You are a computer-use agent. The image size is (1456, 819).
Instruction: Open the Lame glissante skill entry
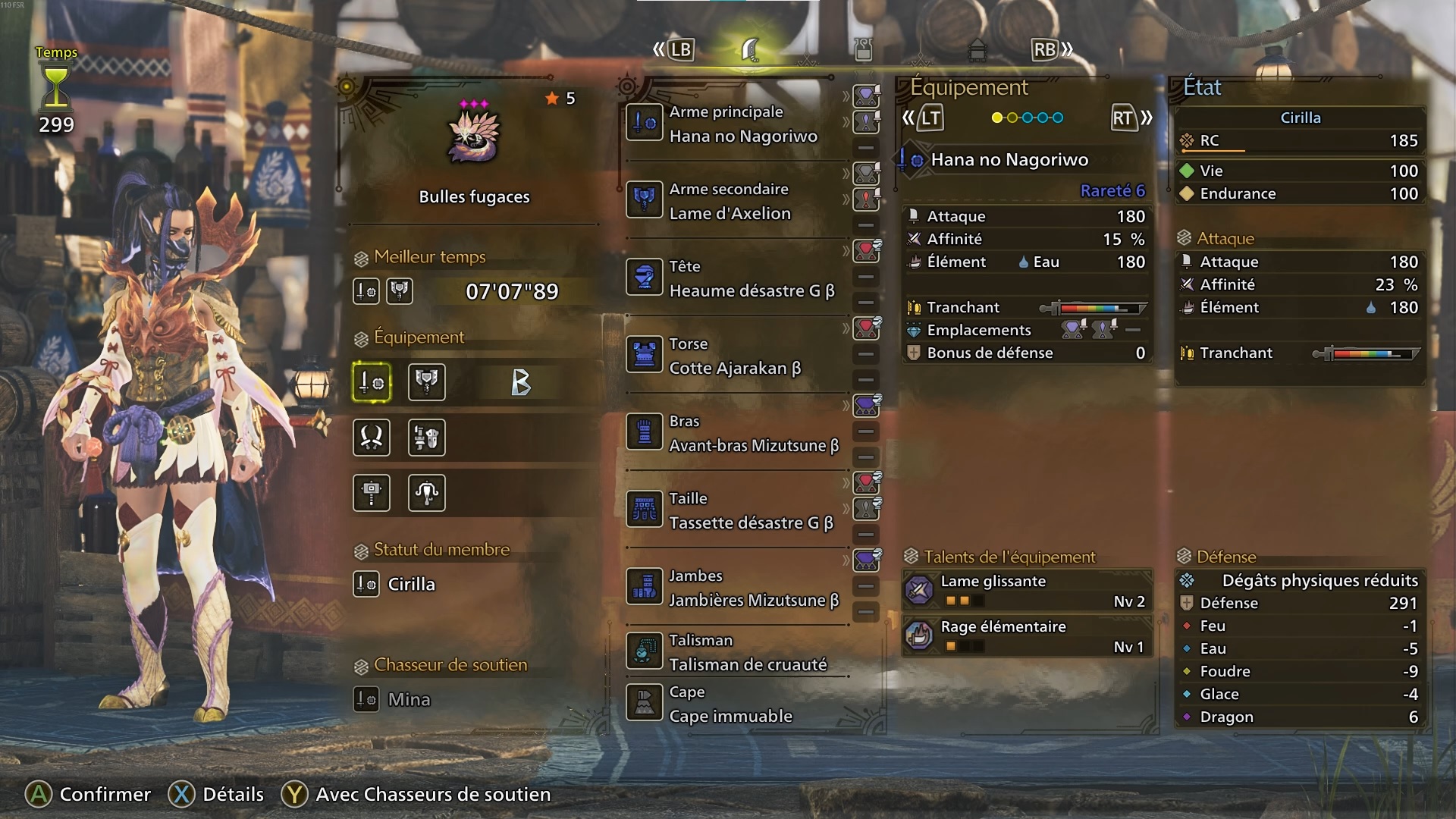(x=1027, y=591)
